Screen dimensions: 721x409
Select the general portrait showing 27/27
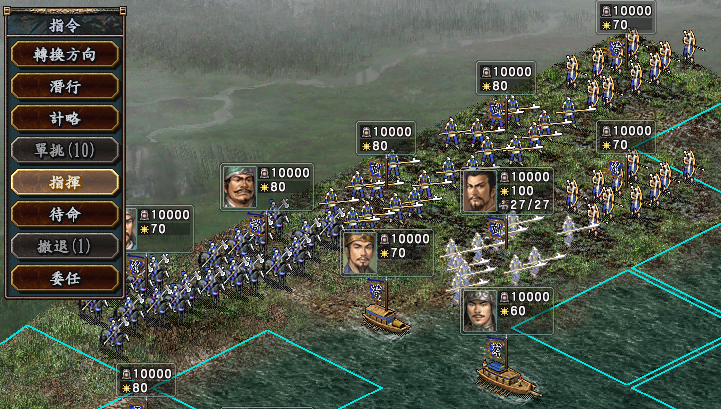click(480, 191)
